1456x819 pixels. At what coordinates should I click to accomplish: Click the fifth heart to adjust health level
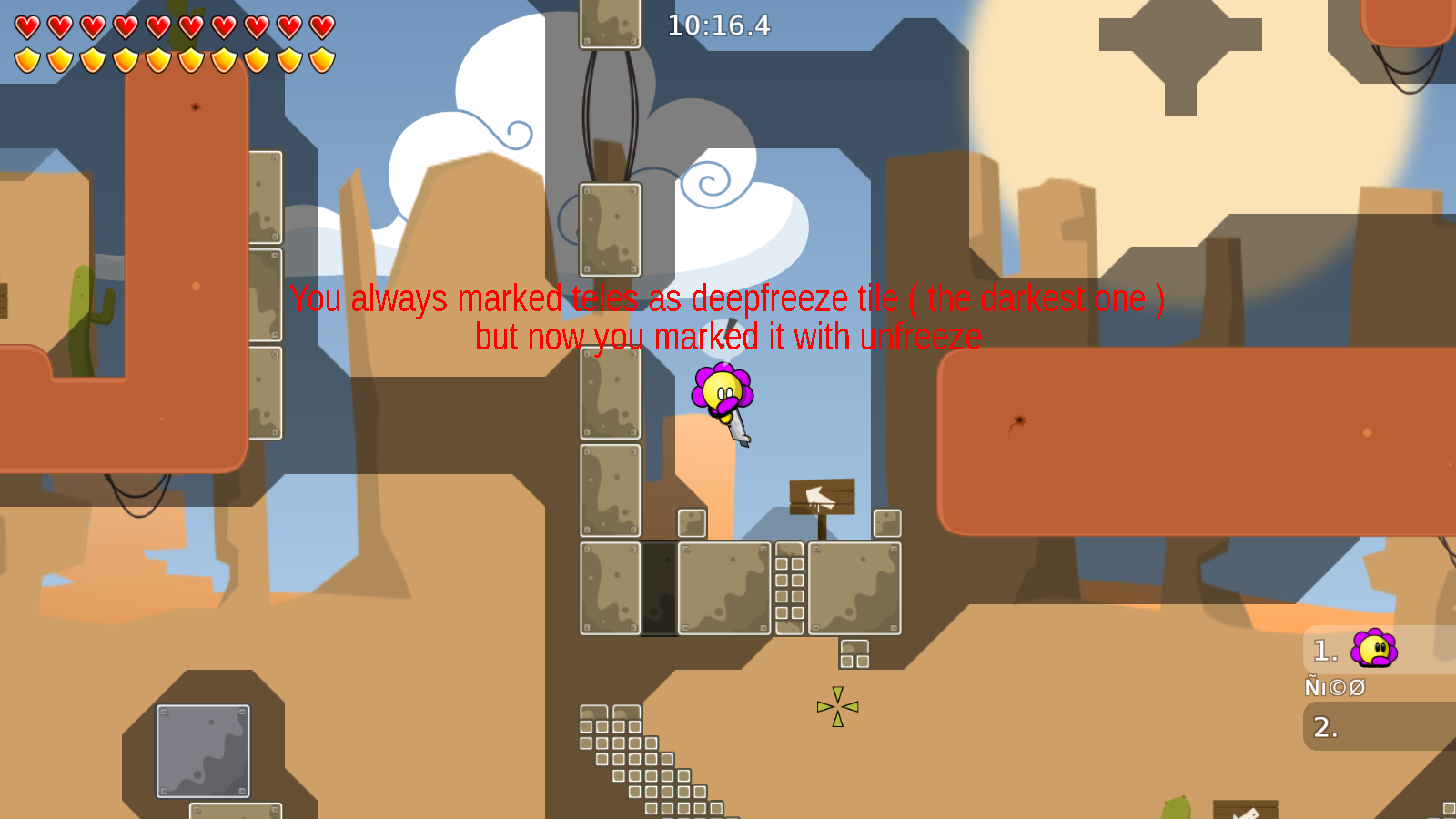pos(157,25)
